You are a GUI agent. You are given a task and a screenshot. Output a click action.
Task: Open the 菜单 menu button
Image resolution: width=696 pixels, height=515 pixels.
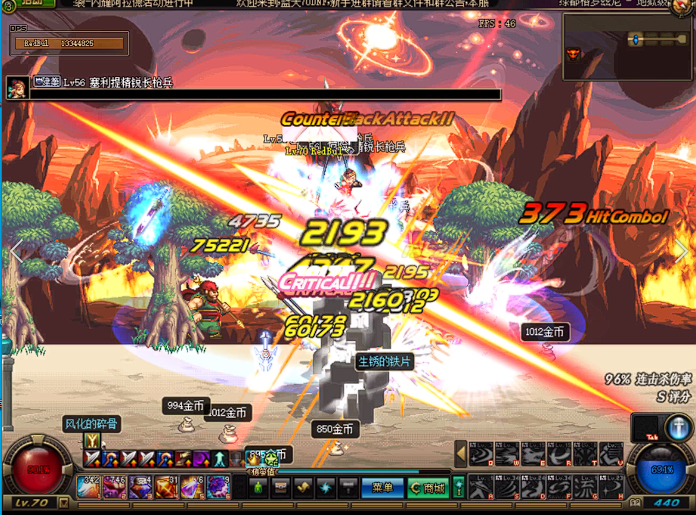pyautogui.click(x=382, y=488)
